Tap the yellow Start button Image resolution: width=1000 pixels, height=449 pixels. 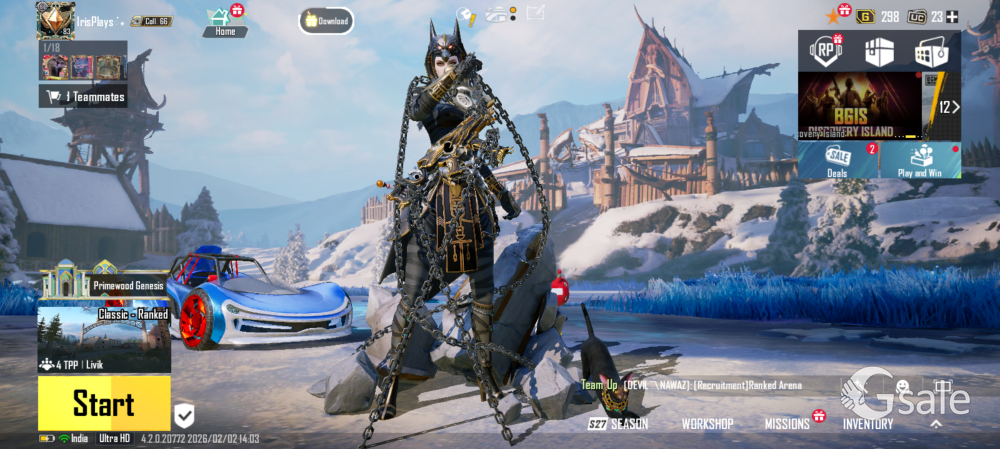[104, 403]
